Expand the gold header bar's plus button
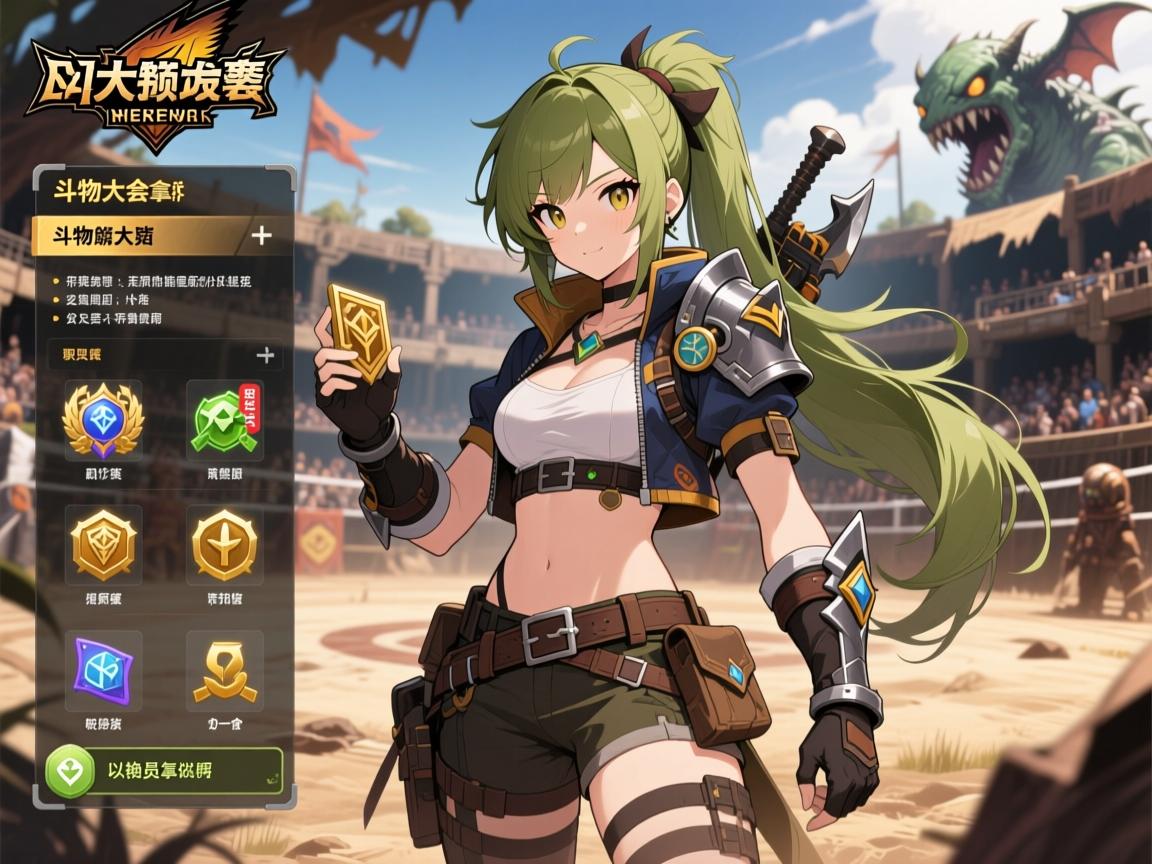This screenshot has height=864, width=1152. 261,236
